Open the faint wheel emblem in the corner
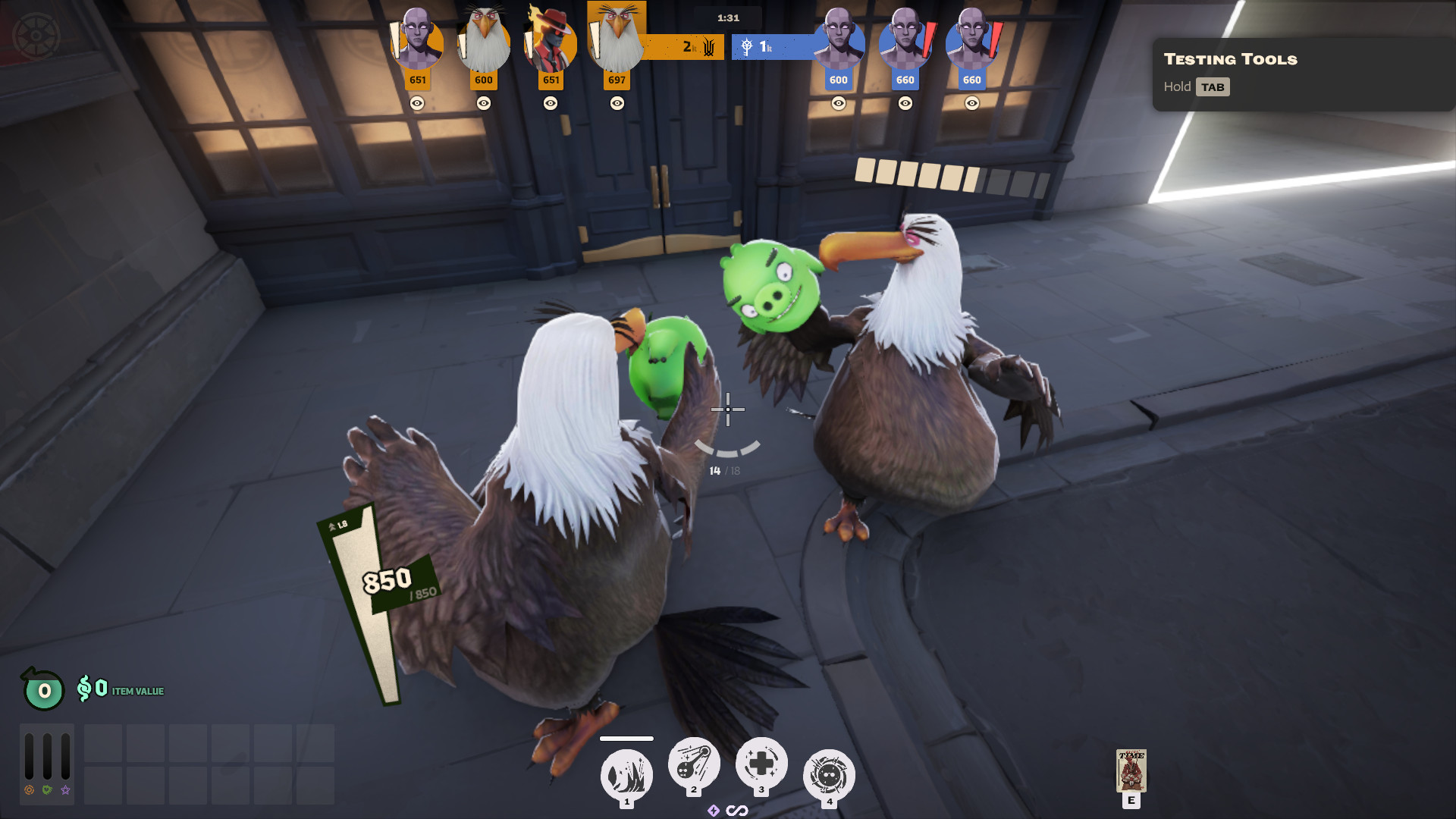Viewport: 1456px width, 819px height. 35,36
